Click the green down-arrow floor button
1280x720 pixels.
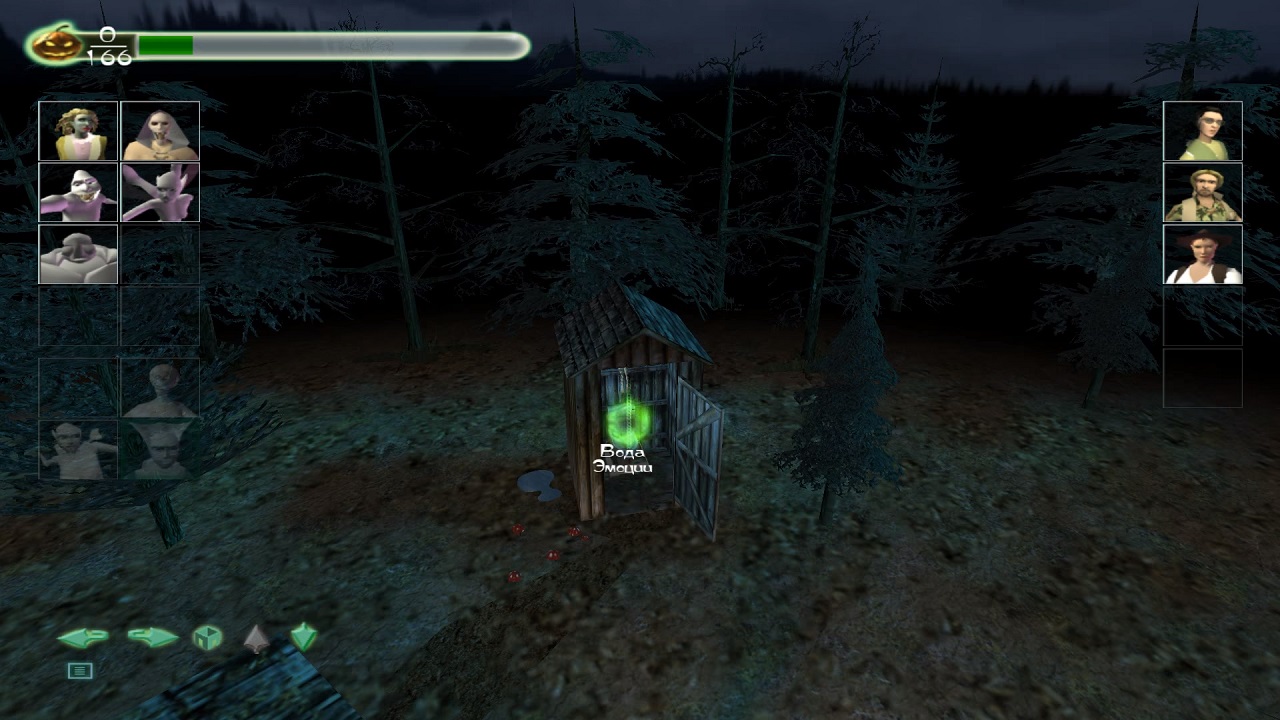[303, 637]
